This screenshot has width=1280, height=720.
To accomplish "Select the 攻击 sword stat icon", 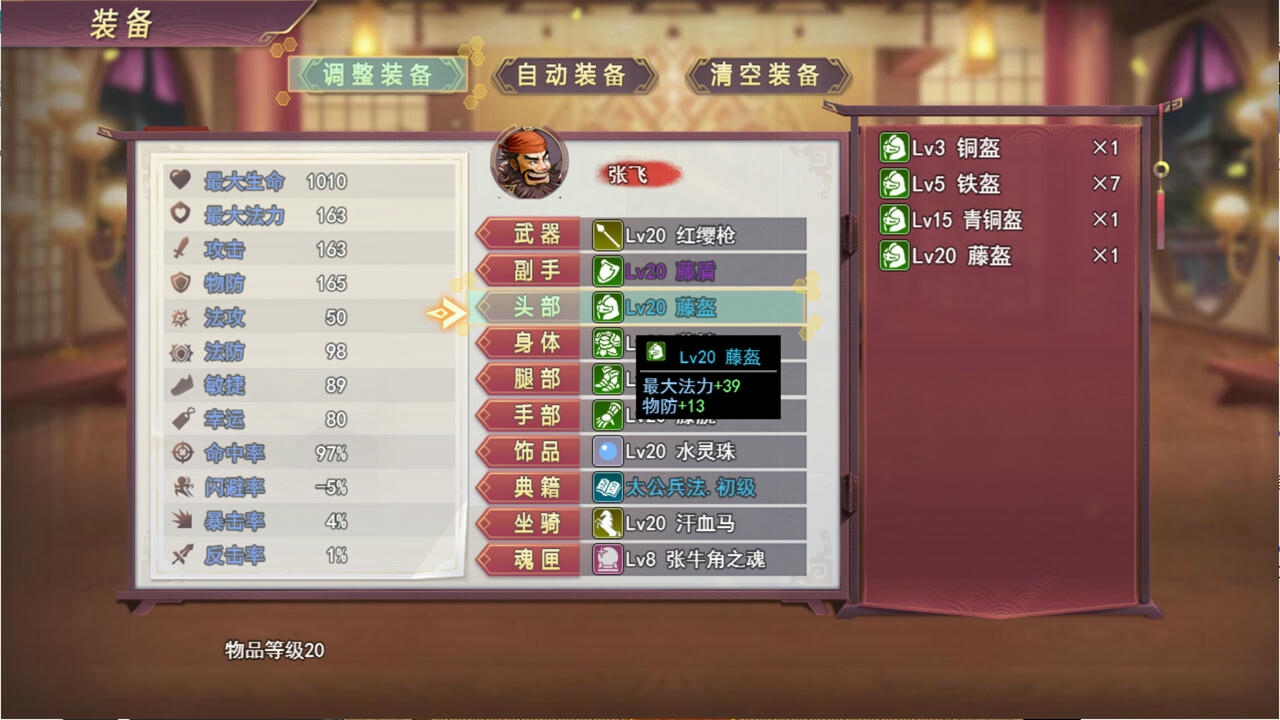I will (x=179, y=249).
